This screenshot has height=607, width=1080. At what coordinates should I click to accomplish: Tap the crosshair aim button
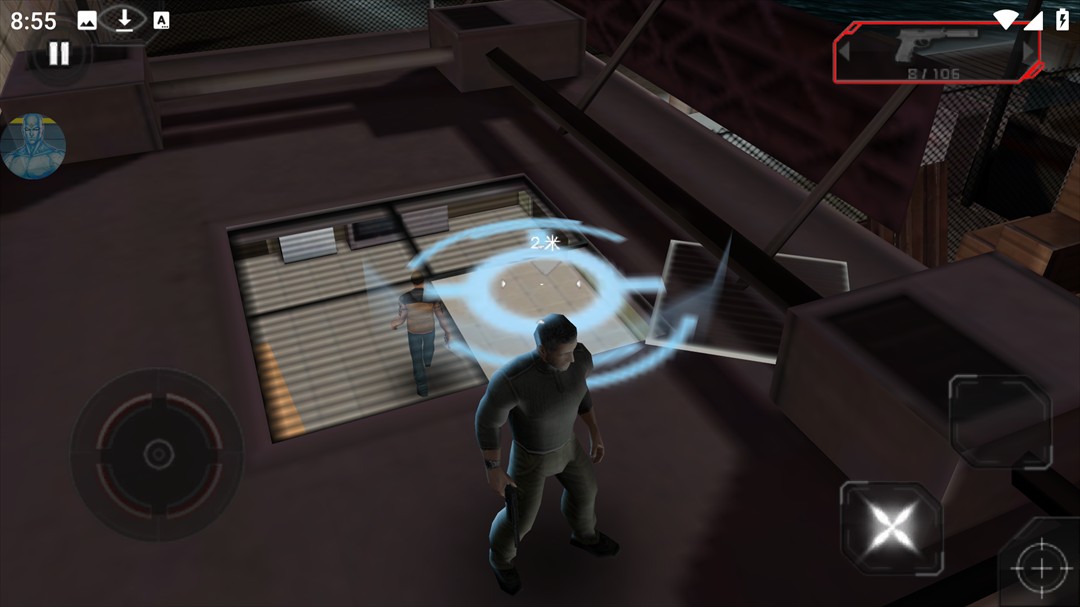pos(1041,567)
